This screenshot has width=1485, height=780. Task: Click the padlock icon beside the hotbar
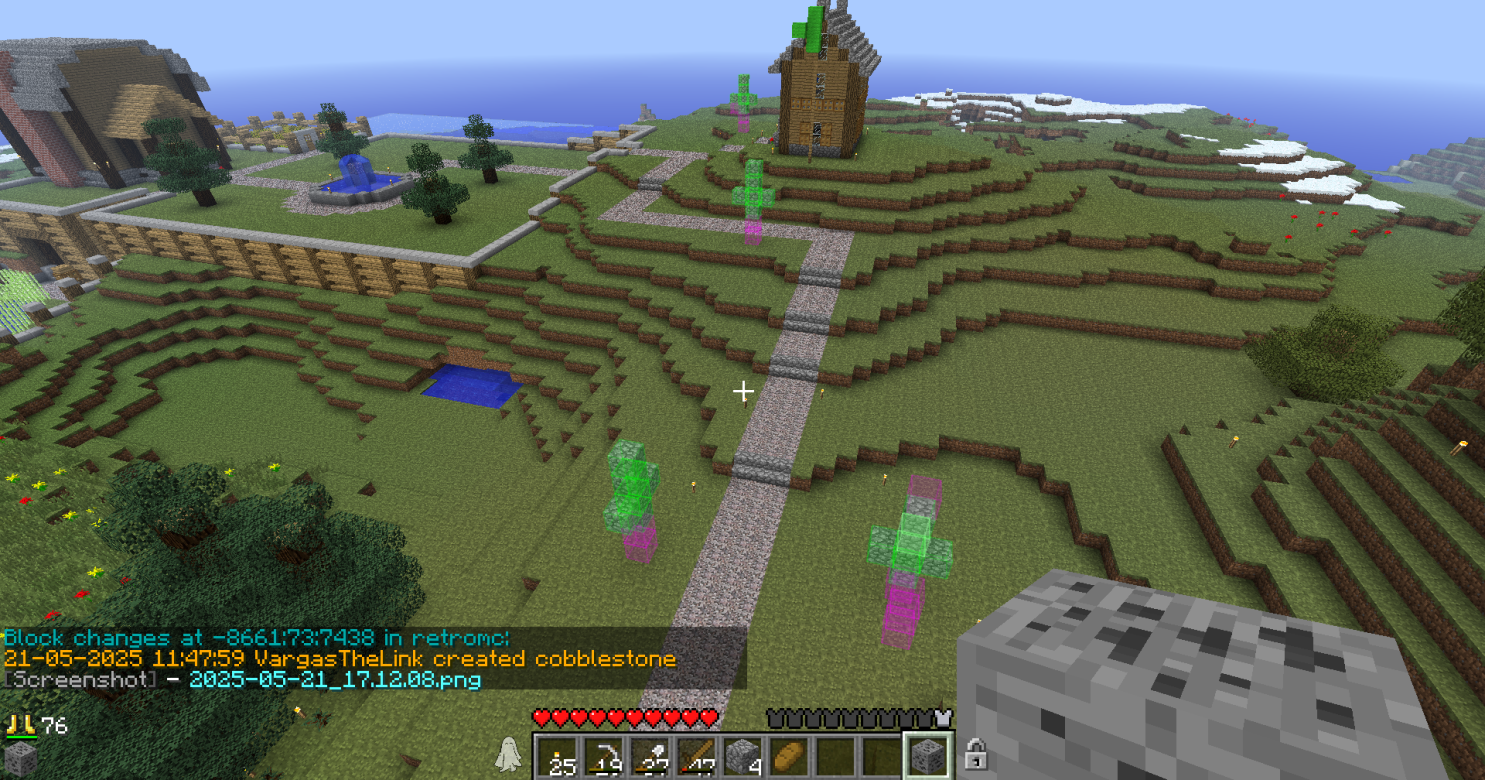tap(976, 756)
